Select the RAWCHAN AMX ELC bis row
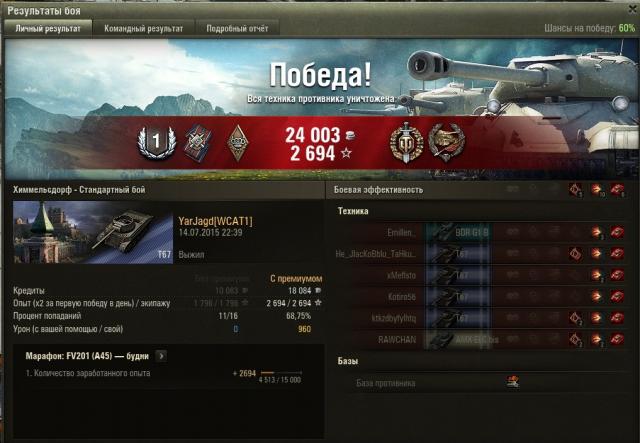This screenshot has width=640, height=443. tap(480, 339)
